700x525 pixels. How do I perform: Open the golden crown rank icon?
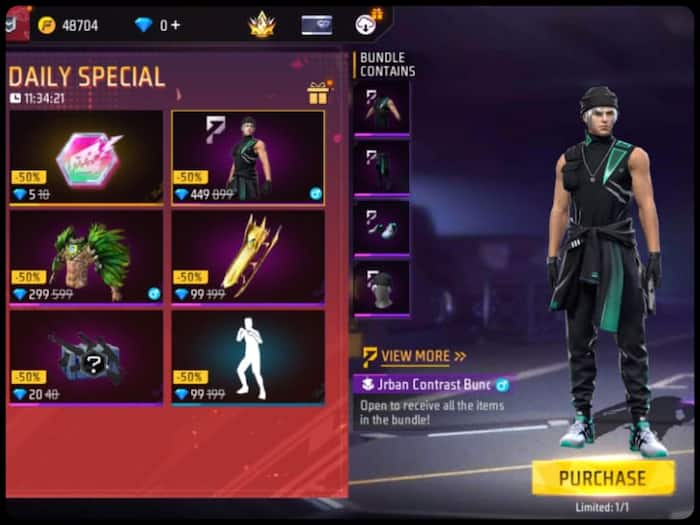[x=262, y=25]
